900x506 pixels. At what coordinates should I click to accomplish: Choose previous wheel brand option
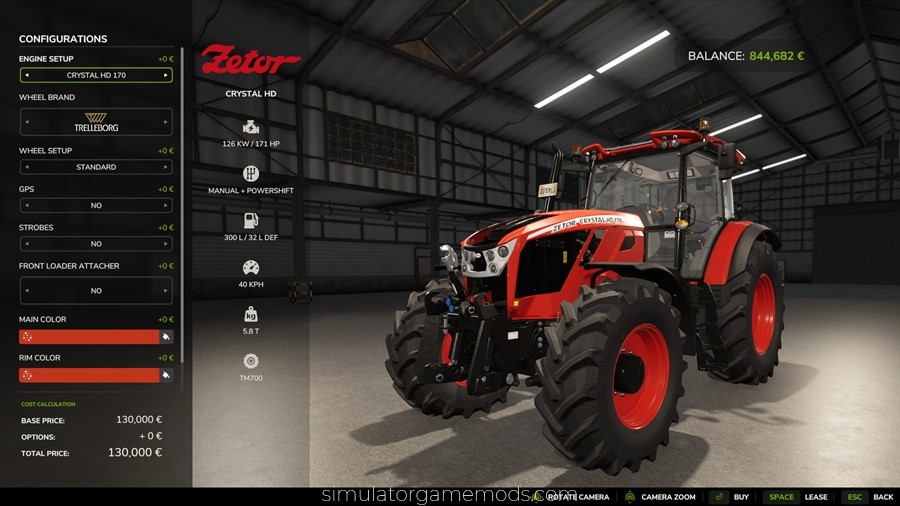(x=26, y=122)
